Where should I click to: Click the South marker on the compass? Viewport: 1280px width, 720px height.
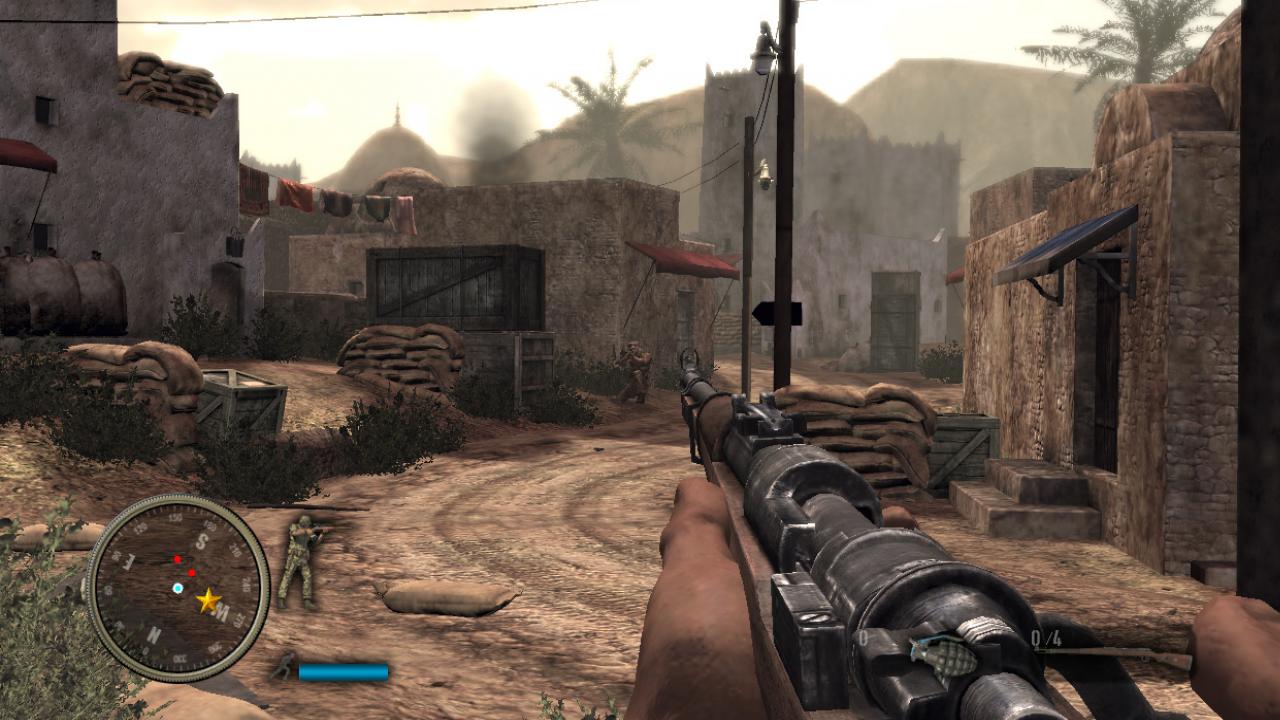[x=200, y=541]
